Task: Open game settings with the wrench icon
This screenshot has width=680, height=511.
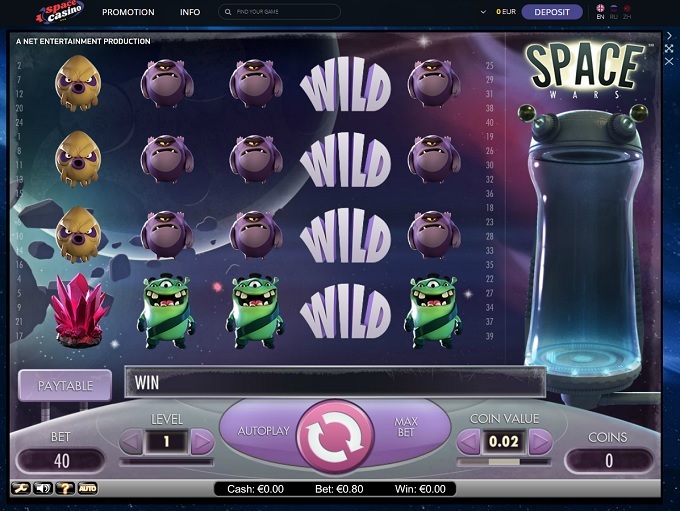Action: (x=20, y=488)
